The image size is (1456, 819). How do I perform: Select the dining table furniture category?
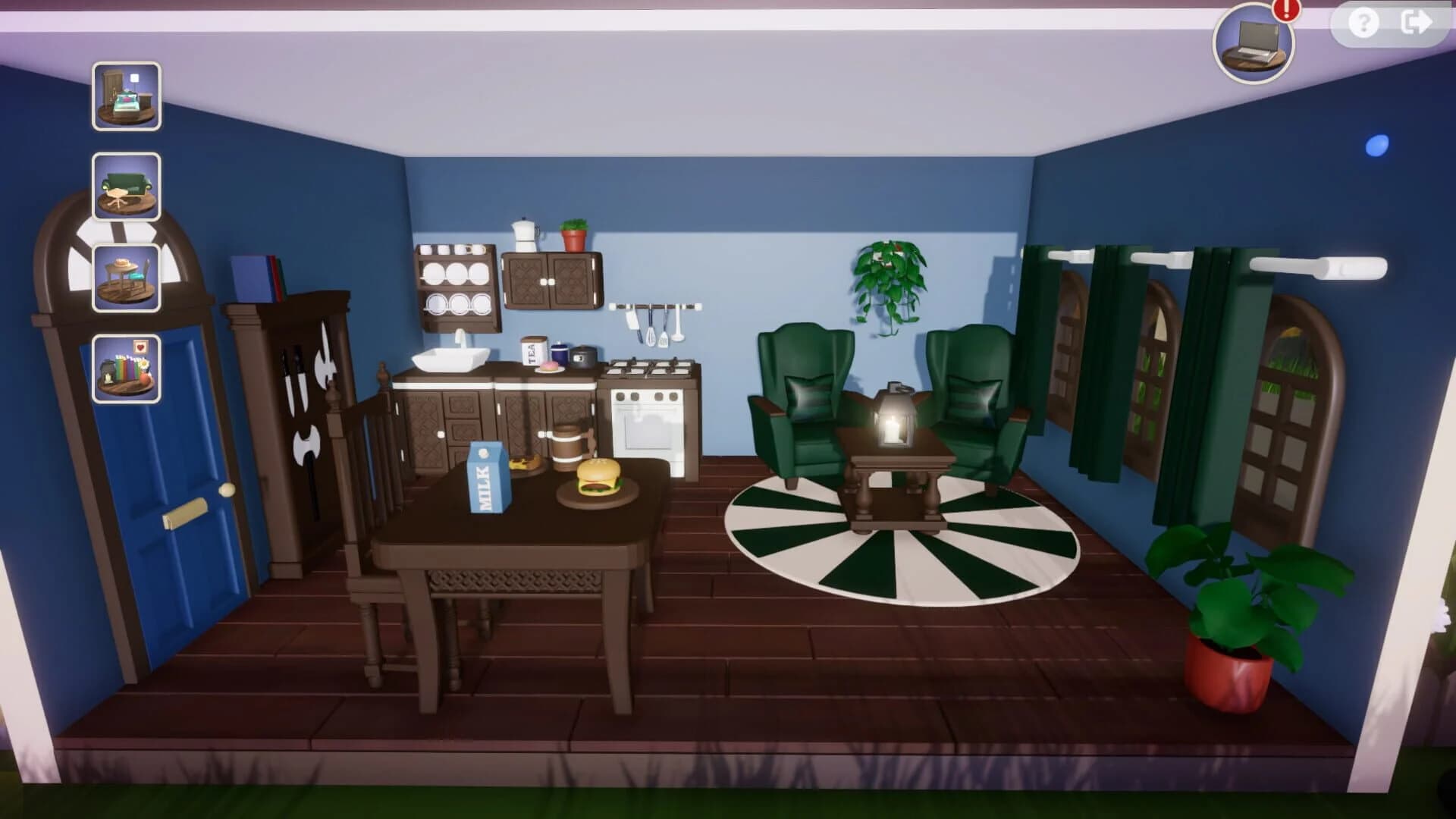pos(127,275)
